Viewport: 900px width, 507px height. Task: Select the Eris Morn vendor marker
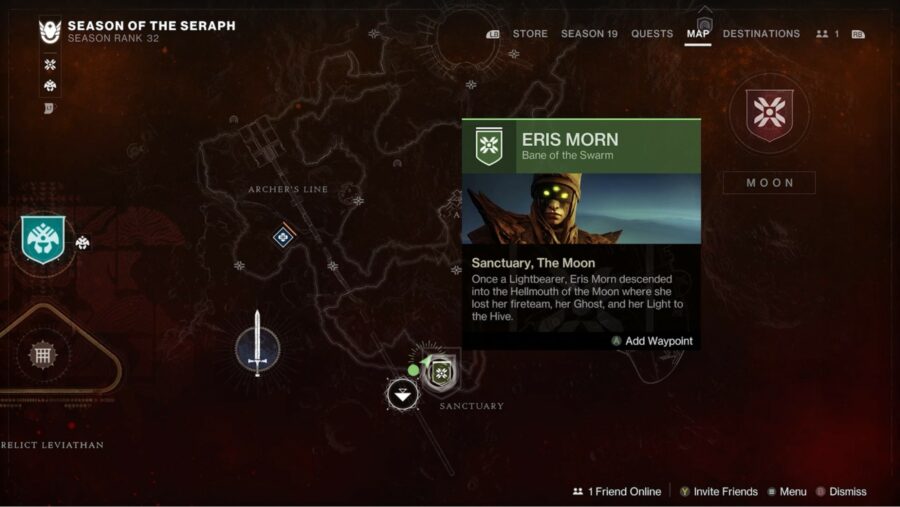[x=441, y=373]
